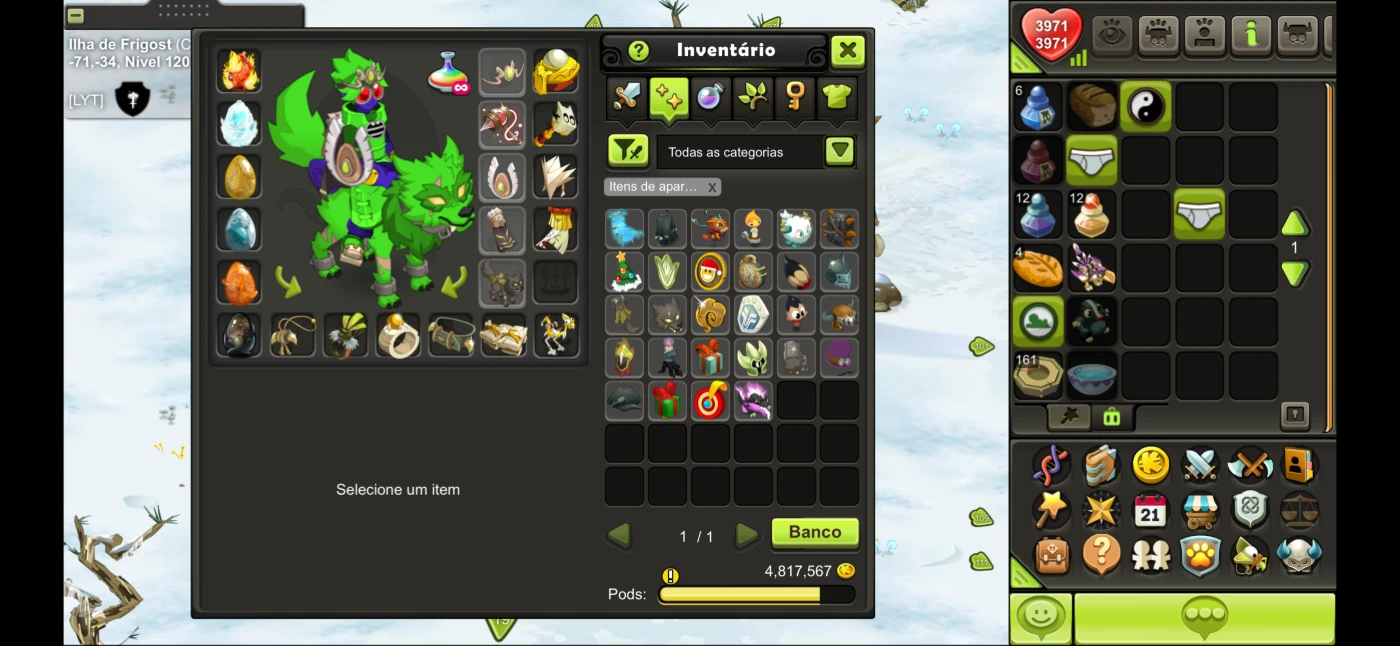Switch to the quest items key tab
Image resolution: width=1400 pixels, height=646 pixels.
[795, 97]
